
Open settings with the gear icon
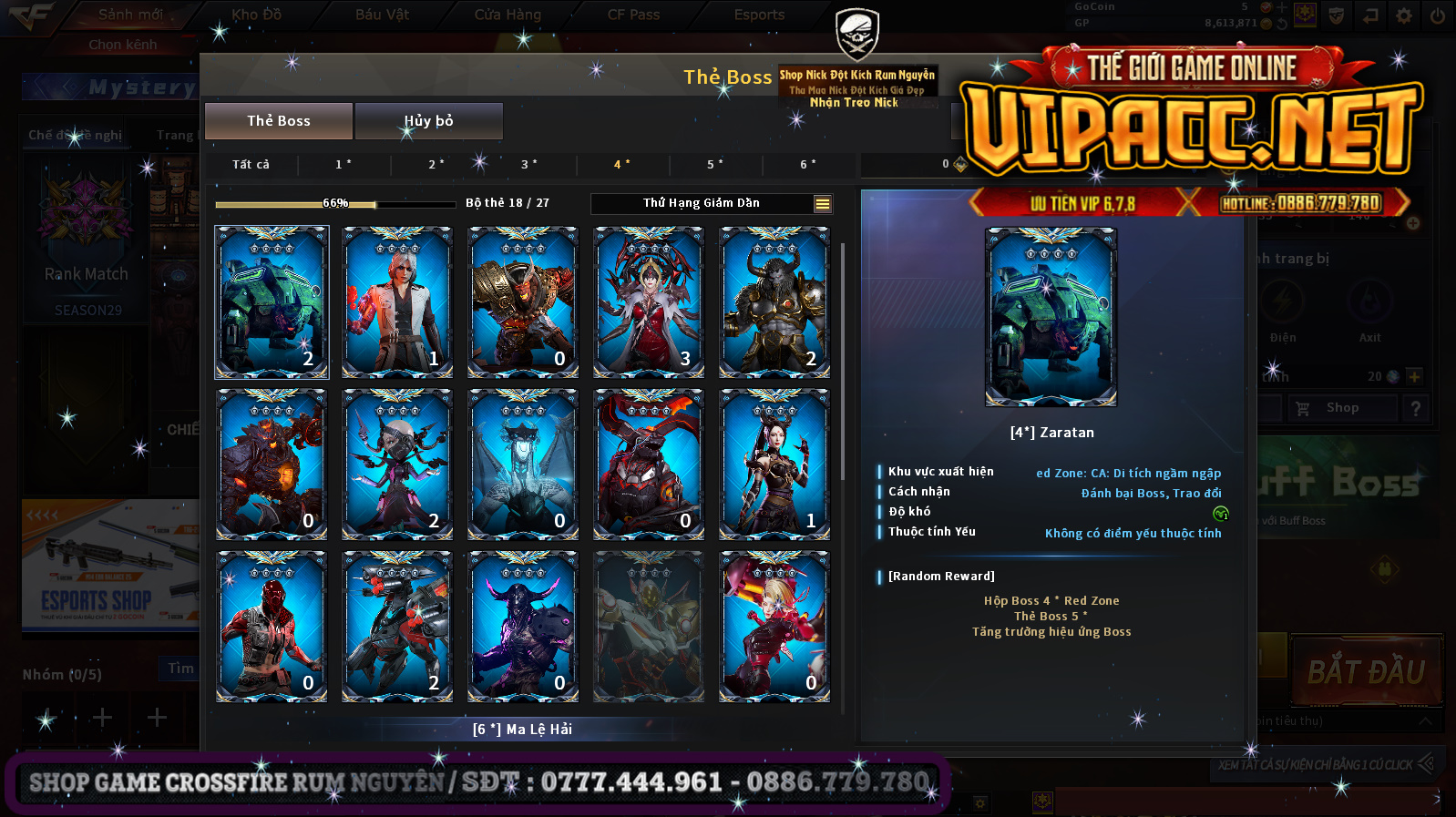(1404, 15)
